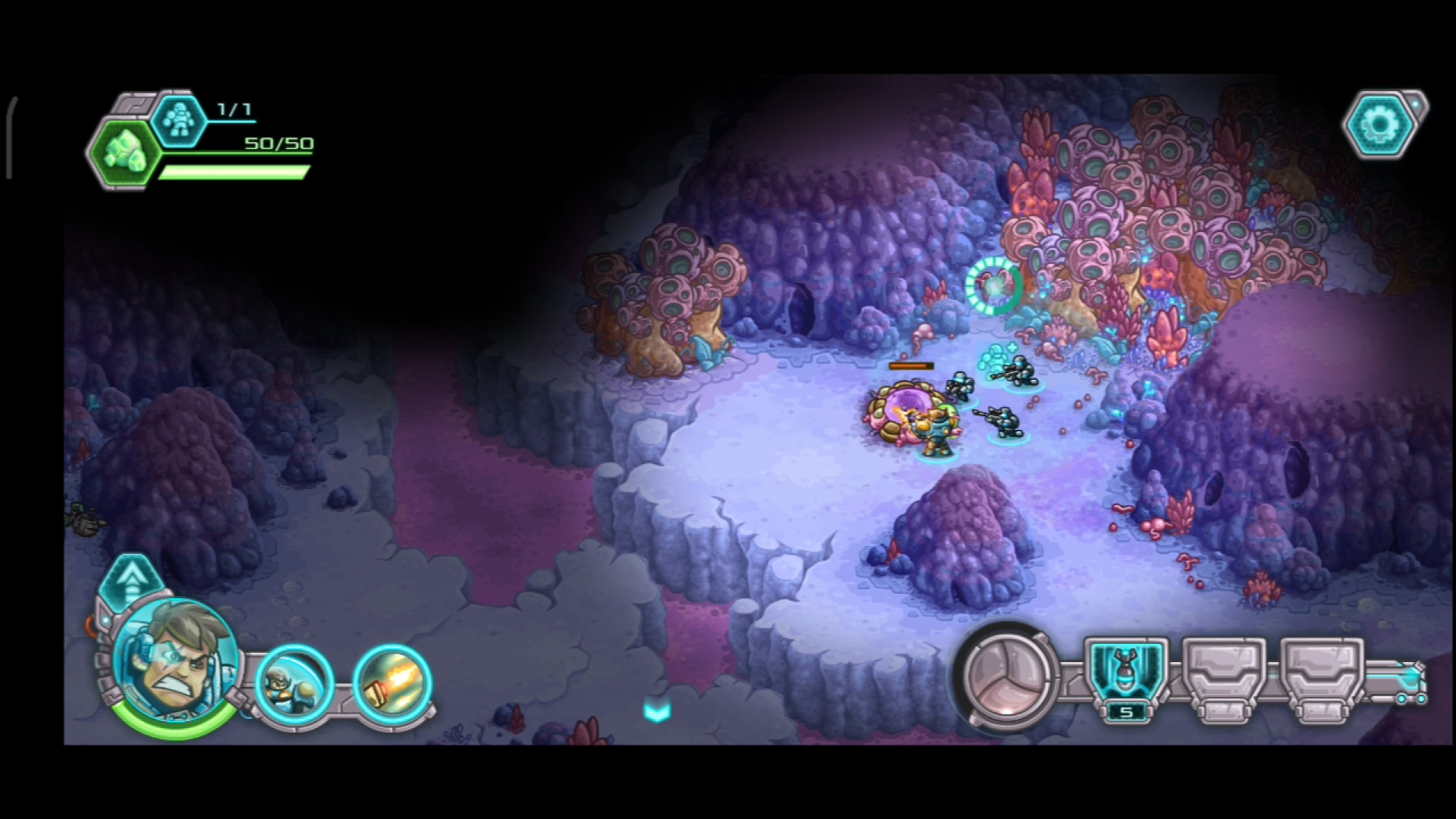Screen dimensions: 1456x819
Task: Use the bomb drop item slot
Action: click(1126, 675)
